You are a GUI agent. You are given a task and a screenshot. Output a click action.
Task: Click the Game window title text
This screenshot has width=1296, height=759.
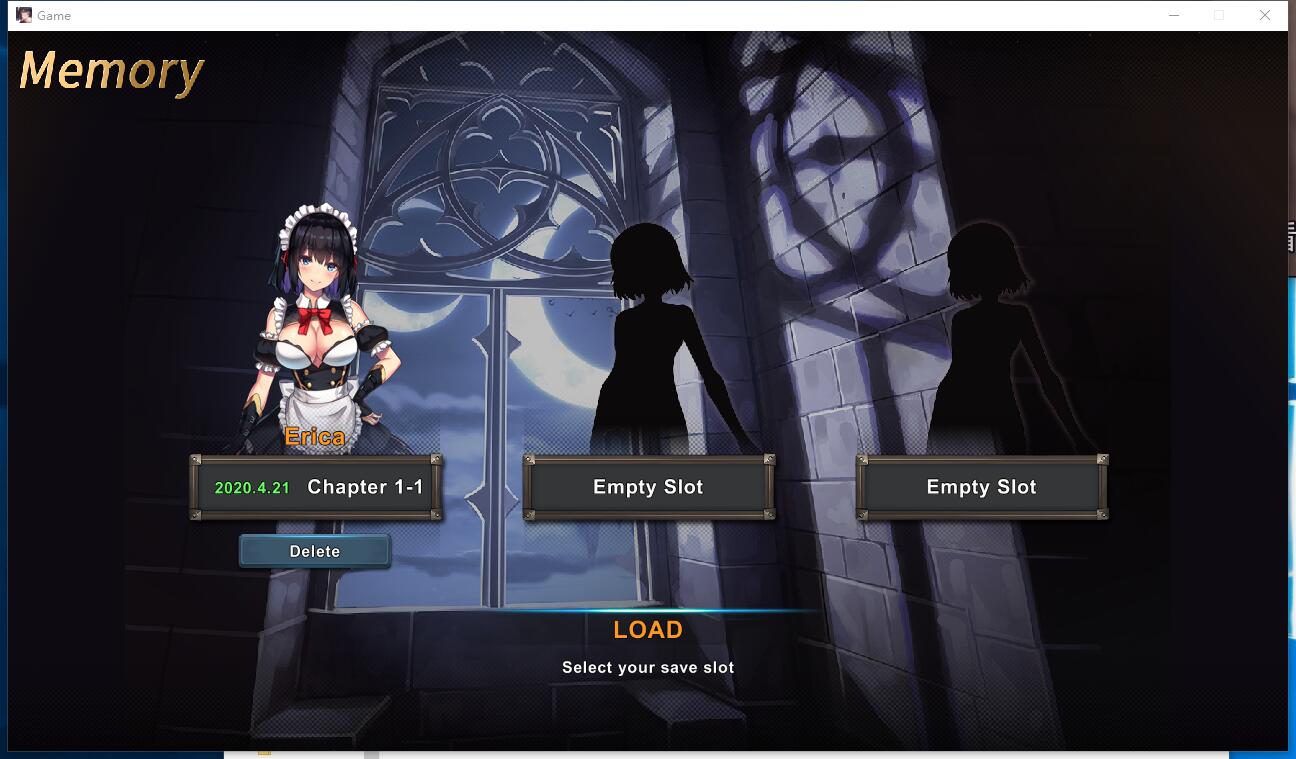(x=56, y=15)
